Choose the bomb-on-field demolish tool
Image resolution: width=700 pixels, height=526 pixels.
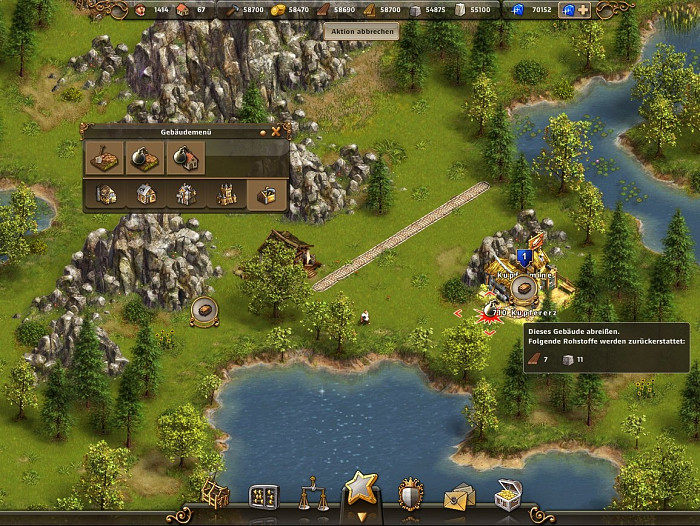pos(145,157)
